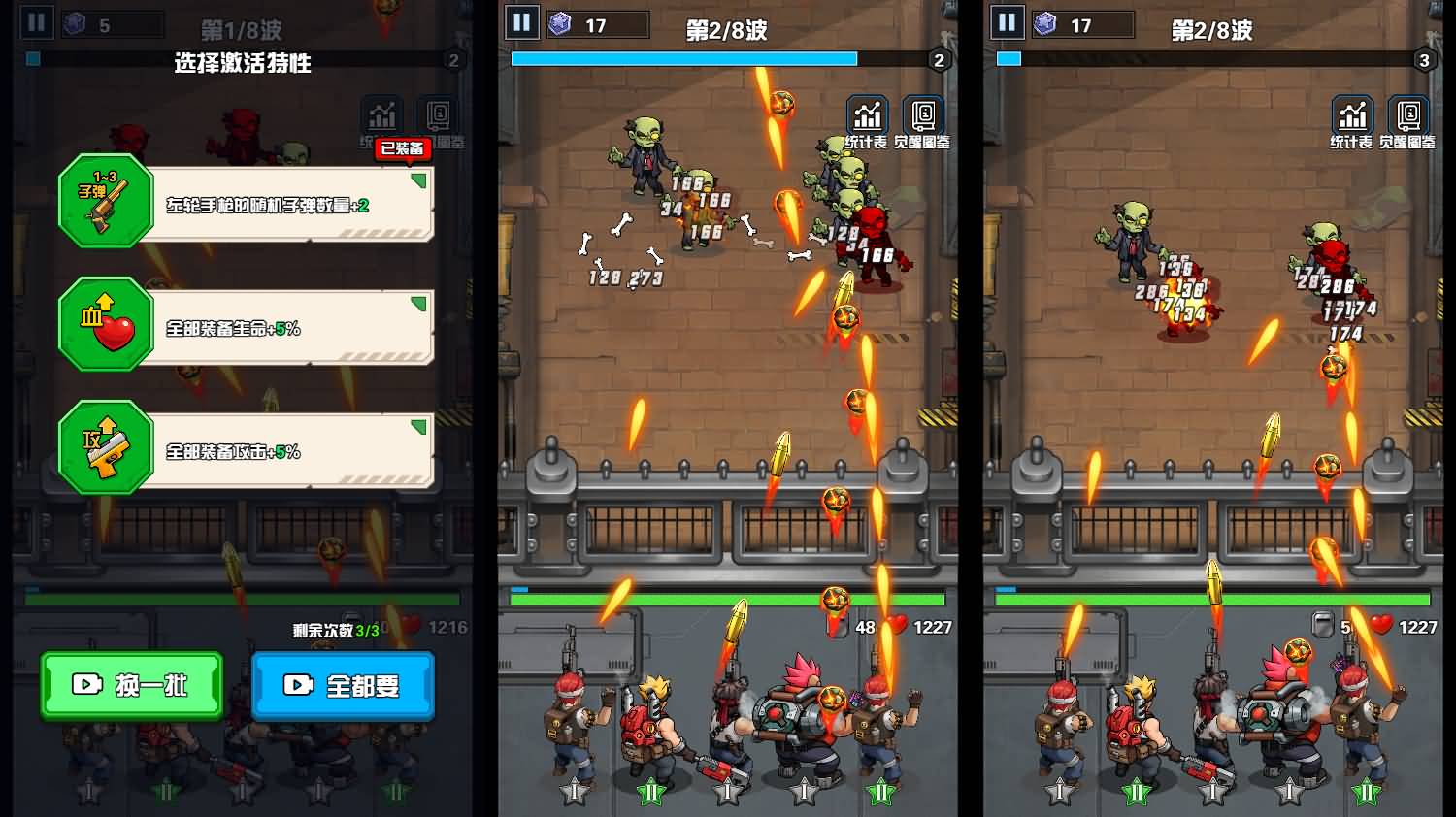The height and width of the screenshot is (817, 1456).
Task: Click the blue wave progress bar
Action: (684, 58)
